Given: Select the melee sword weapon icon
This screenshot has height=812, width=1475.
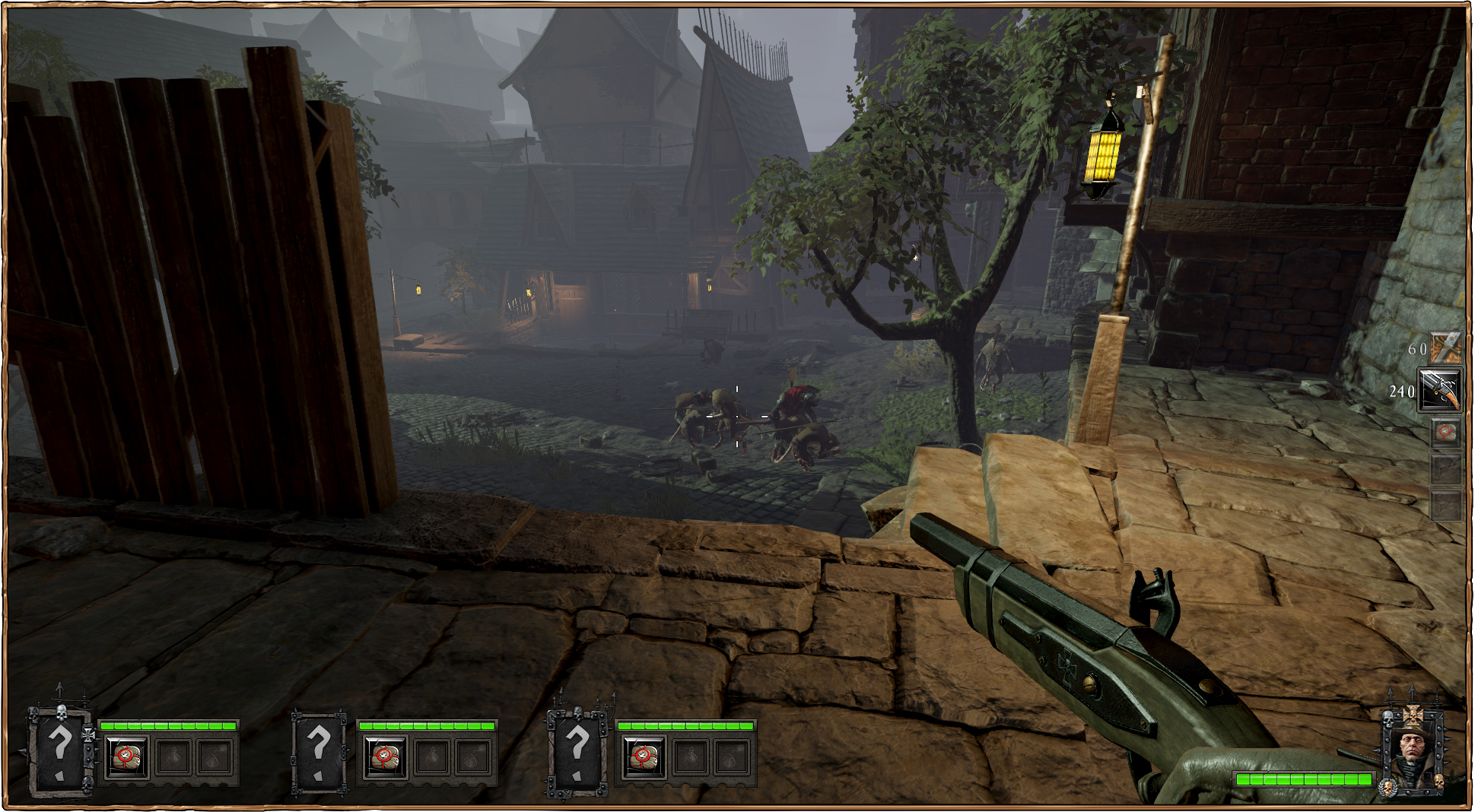Looking at the screenshot, I should point(1446,347).
